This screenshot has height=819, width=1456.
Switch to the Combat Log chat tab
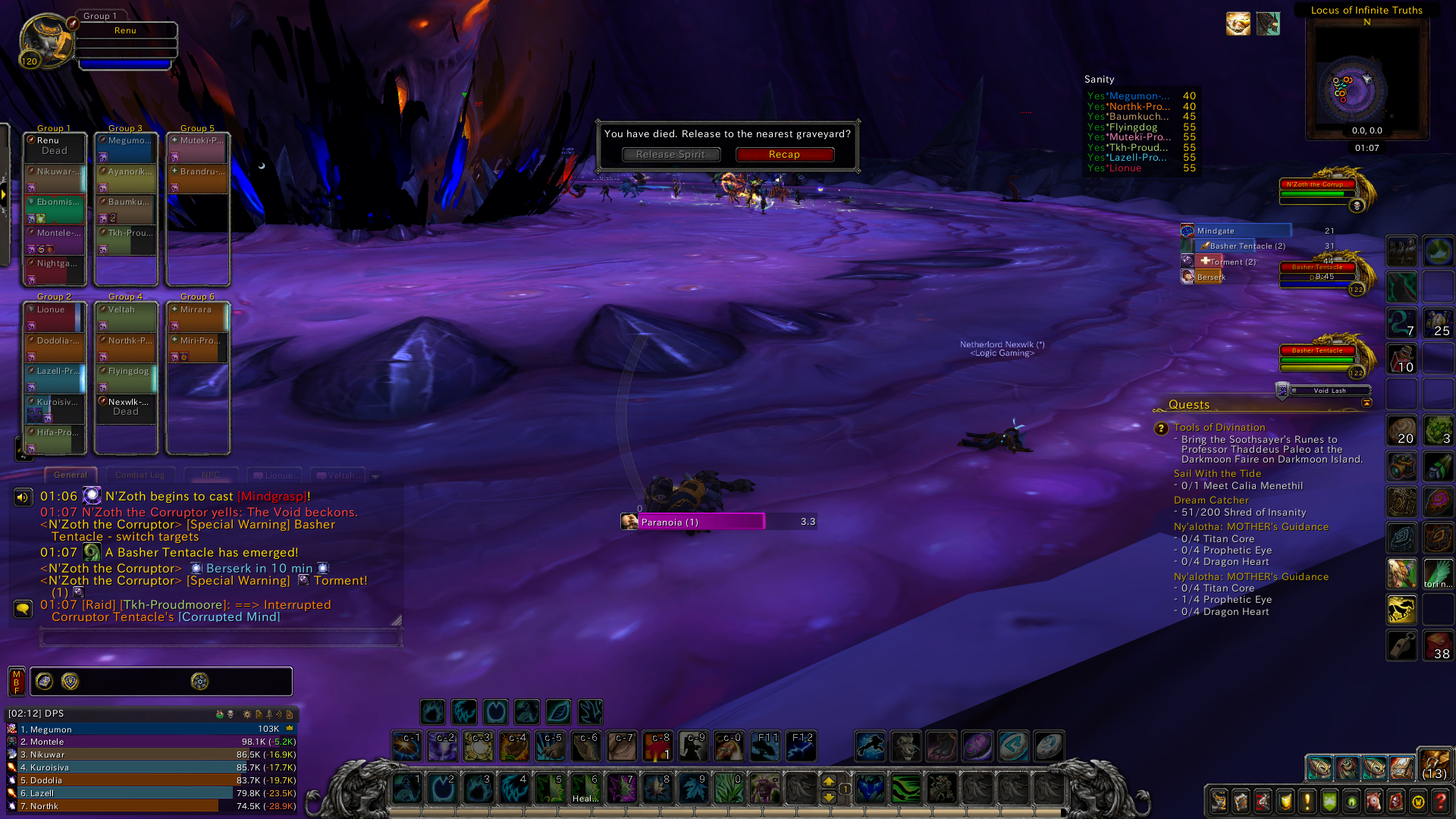(140, 475)
